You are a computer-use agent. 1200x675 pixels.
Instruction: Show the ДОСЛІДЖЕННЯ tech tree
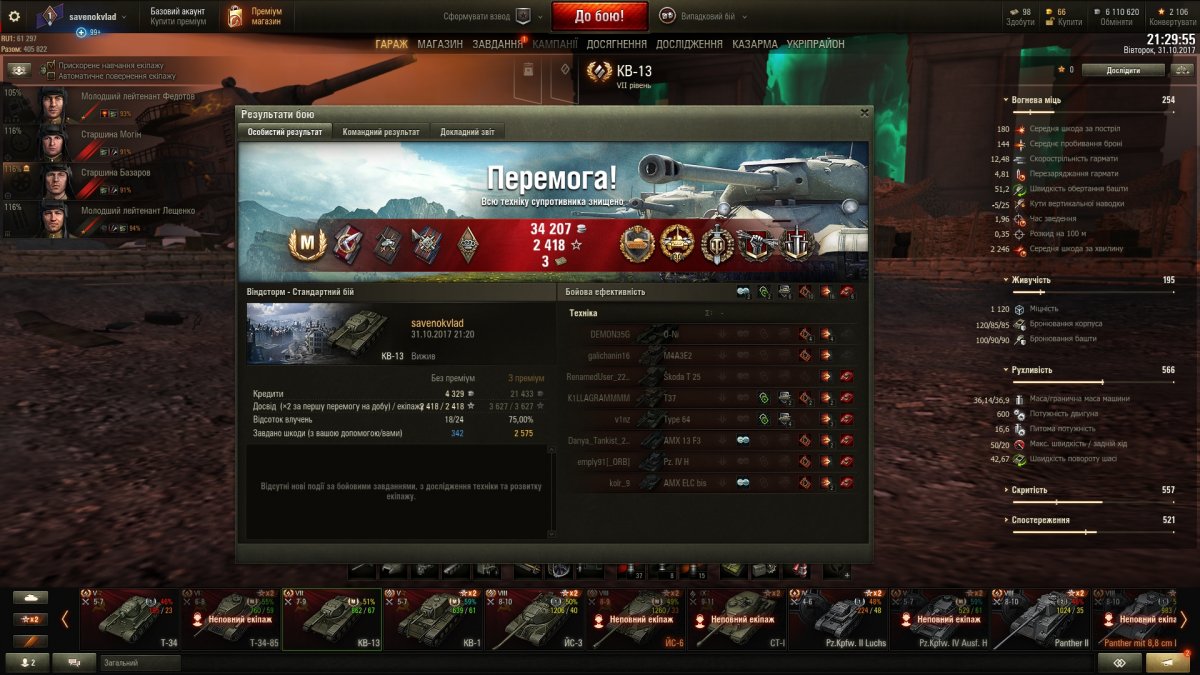689,44
